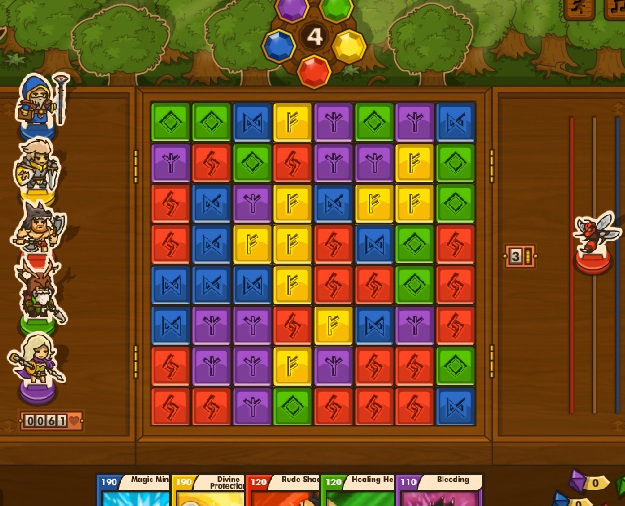
Task: Click the running man button
Action: 579,9
